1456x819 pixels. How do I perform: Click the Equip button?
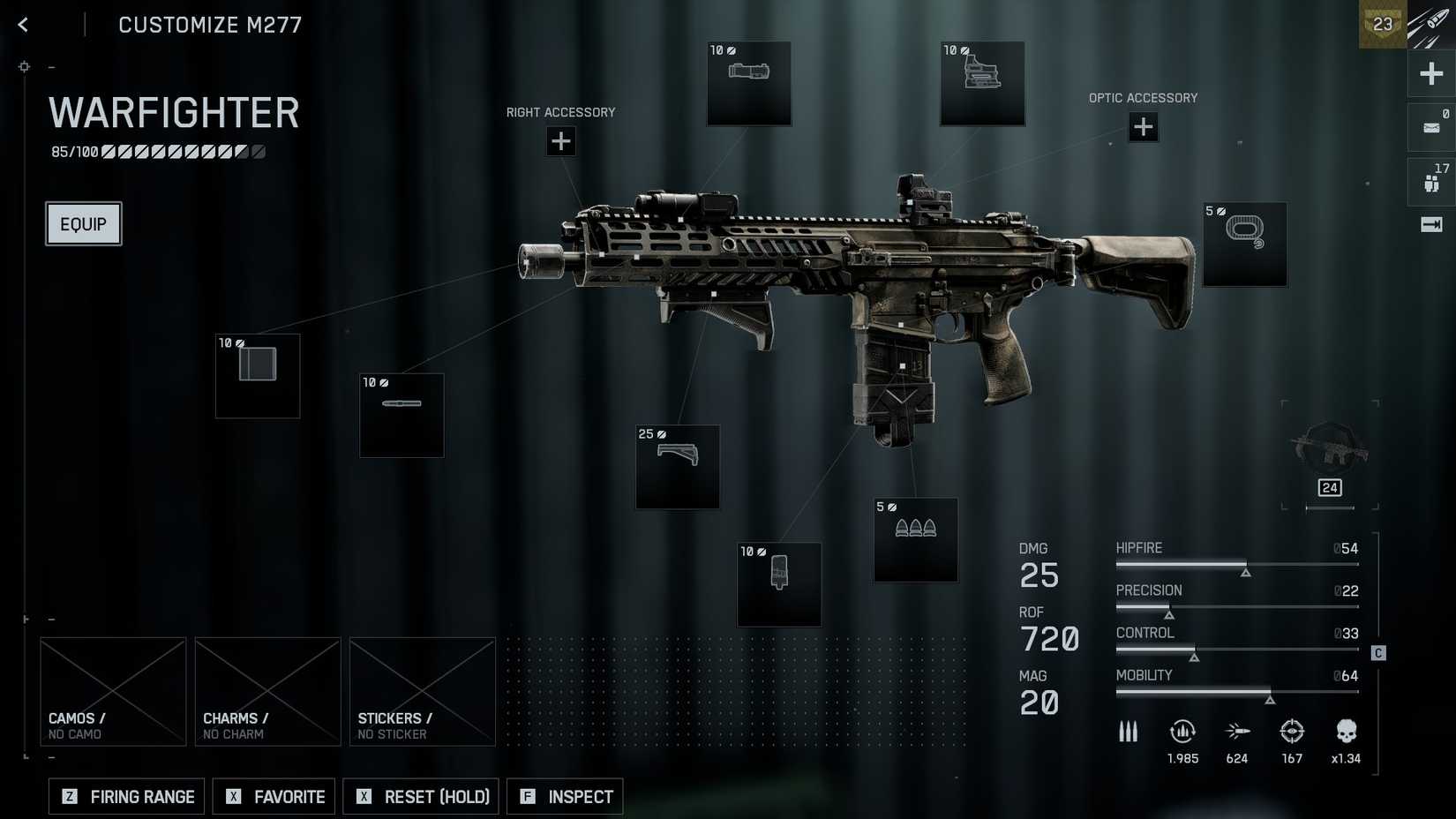coord(83,223)
